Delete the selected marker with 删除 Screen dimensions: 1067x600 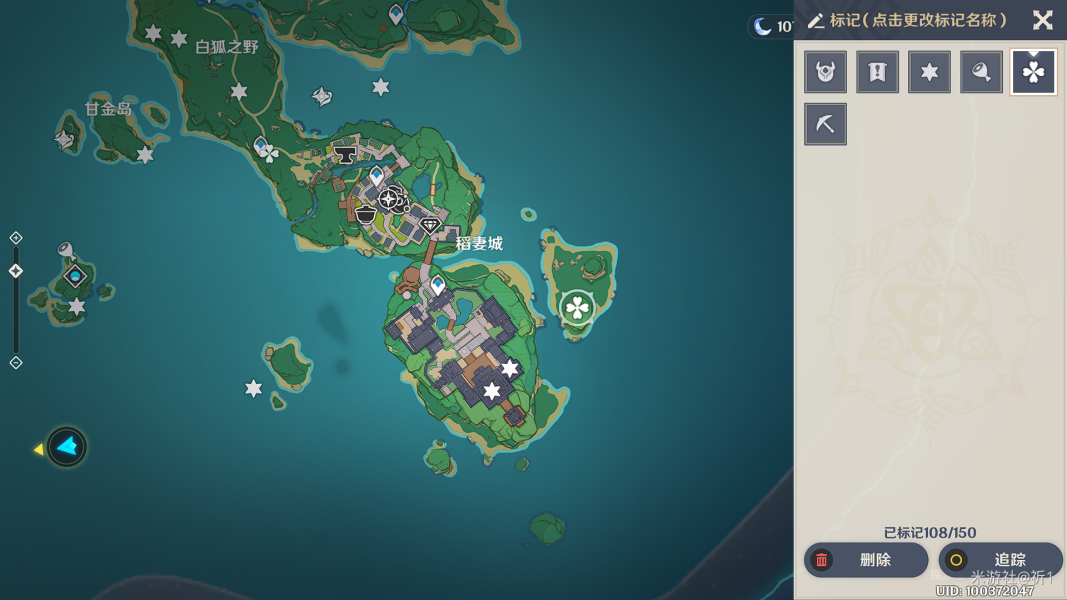click(865, 560)
